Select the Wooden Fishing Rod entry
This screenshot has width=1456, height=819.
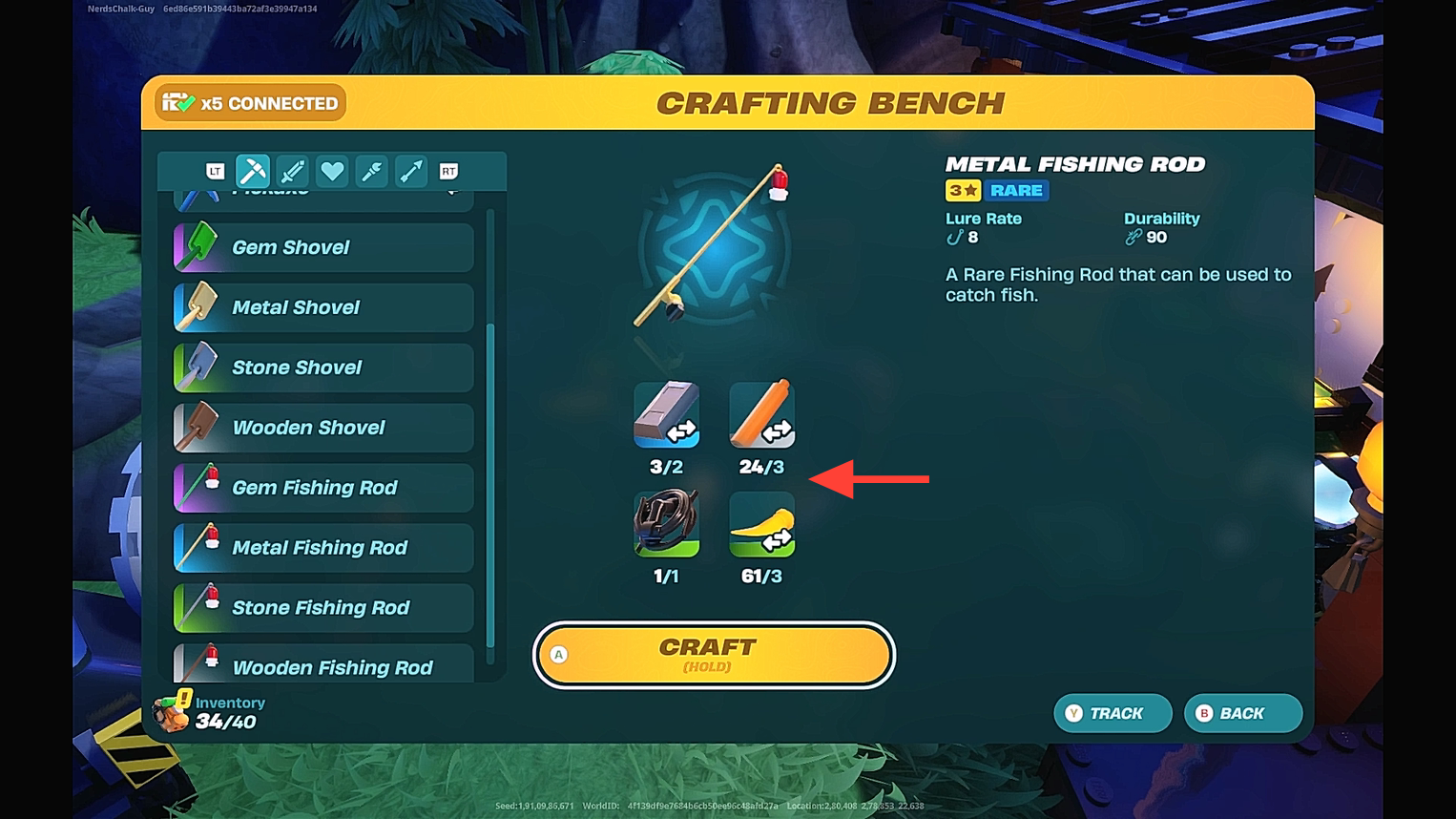tap(323, 665)
